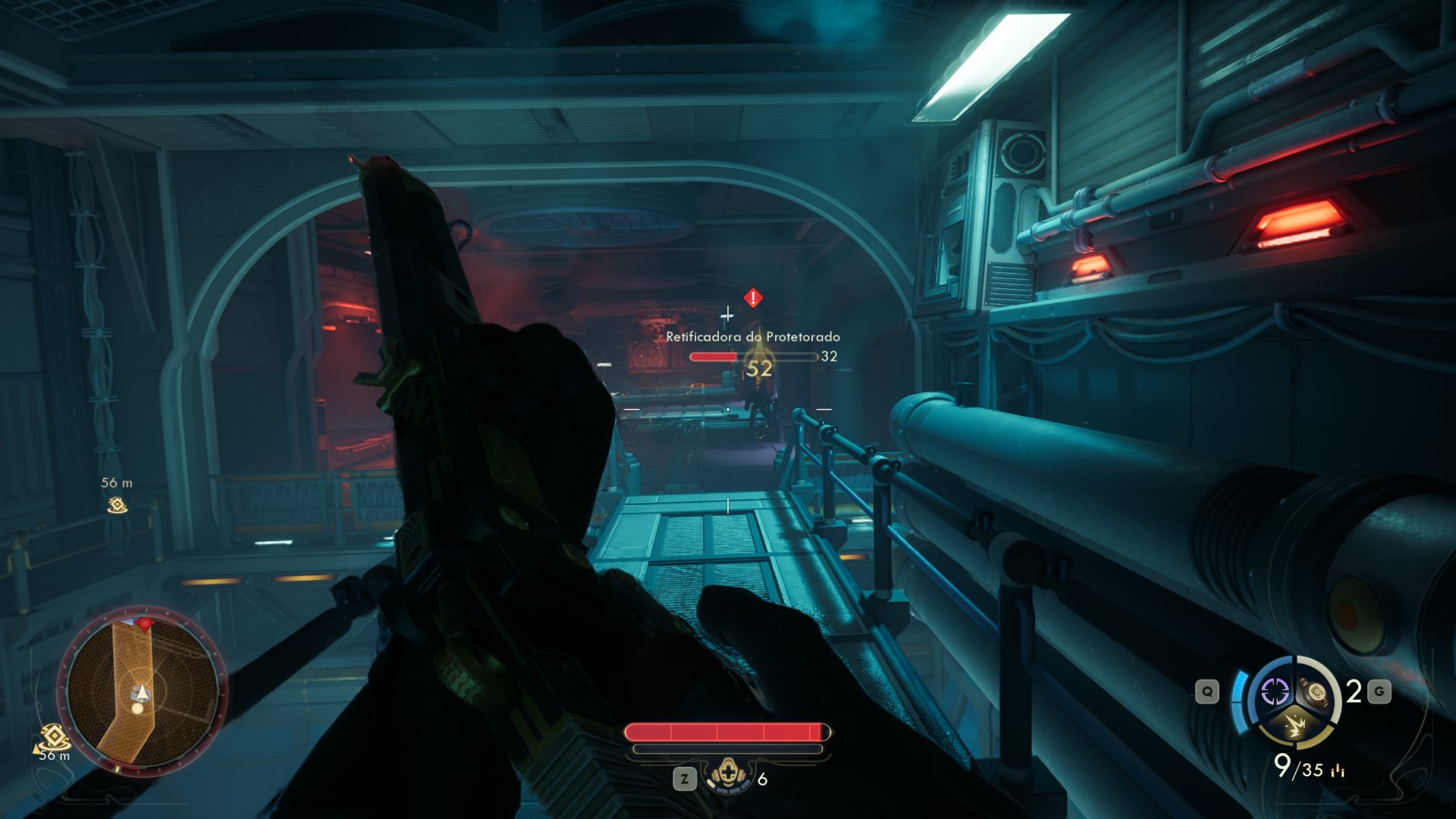Activate the purple crosshair ability
The width and height of the screenshot is (1456, 819).
click(x=1275, y=692)
